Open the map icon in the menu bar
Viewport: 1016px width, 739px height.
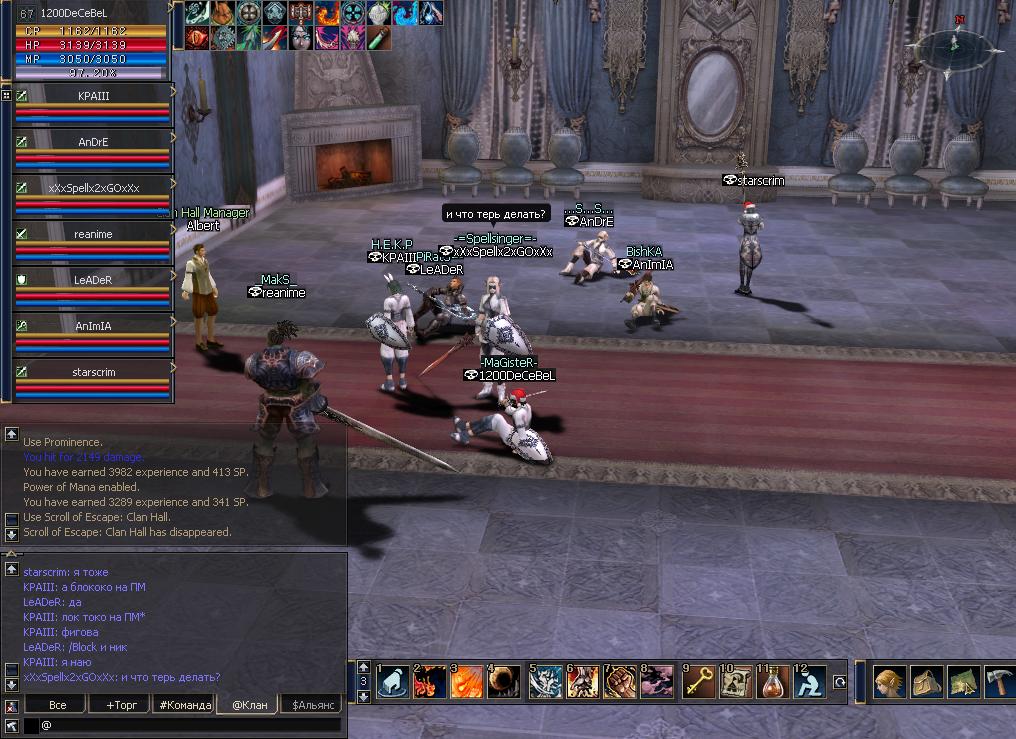pos(962,682)
